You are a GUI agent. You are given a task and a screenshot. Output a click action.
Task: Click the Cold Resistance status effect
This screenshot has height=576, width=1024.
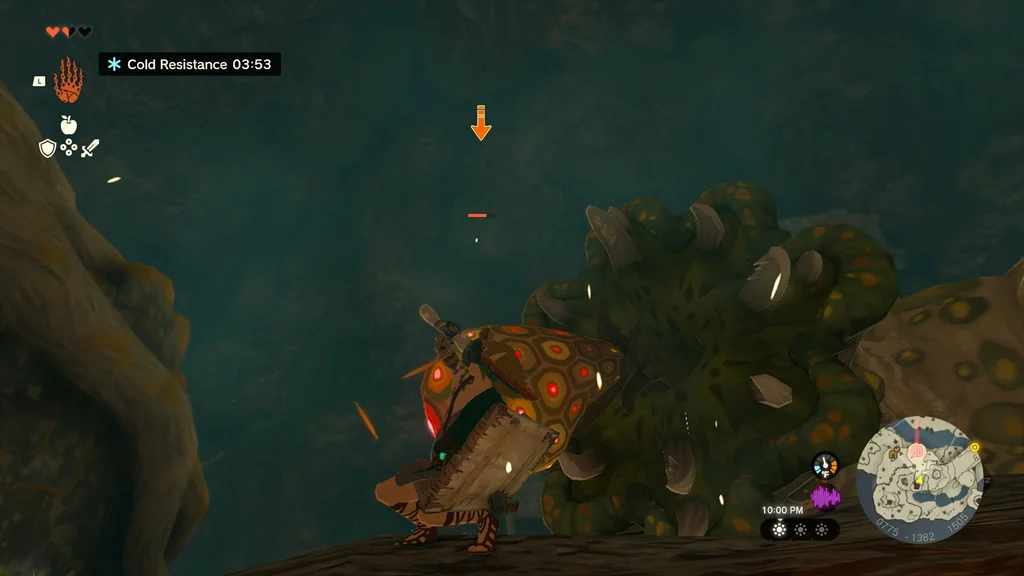pos(189,65)
